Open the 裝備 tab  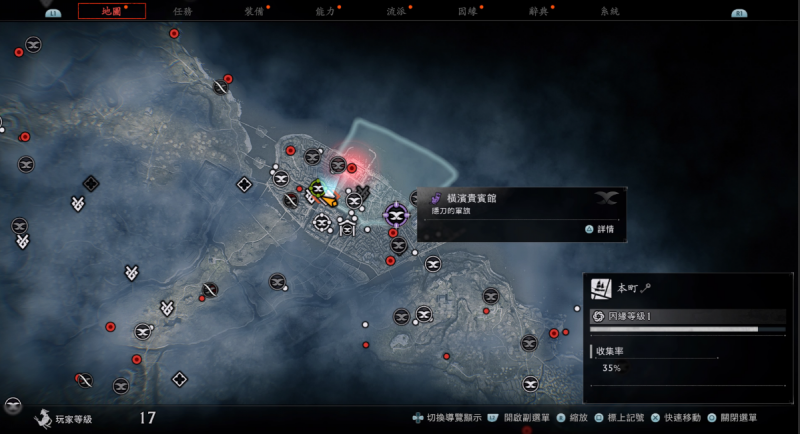pos(255,11)
